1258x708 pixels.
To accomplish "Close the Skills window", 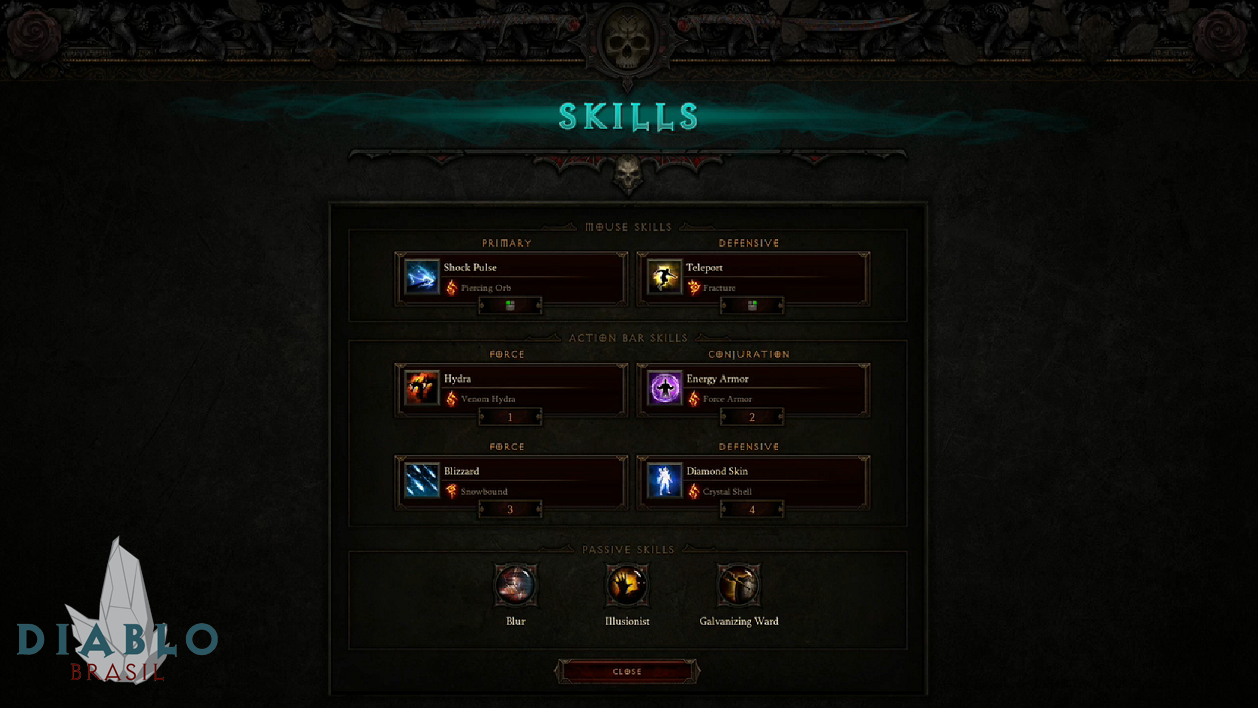I will point(627,672).
